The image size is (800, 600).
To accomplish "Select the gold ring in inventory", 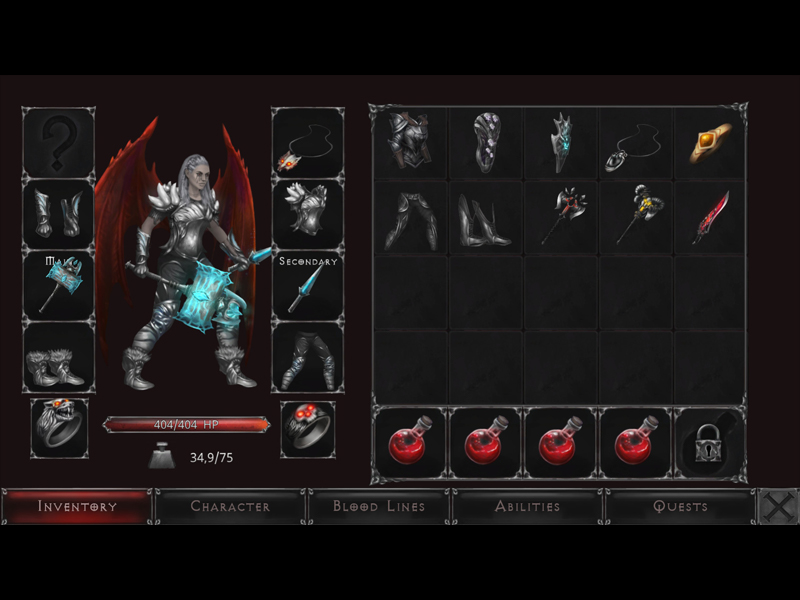I will 709,144.
